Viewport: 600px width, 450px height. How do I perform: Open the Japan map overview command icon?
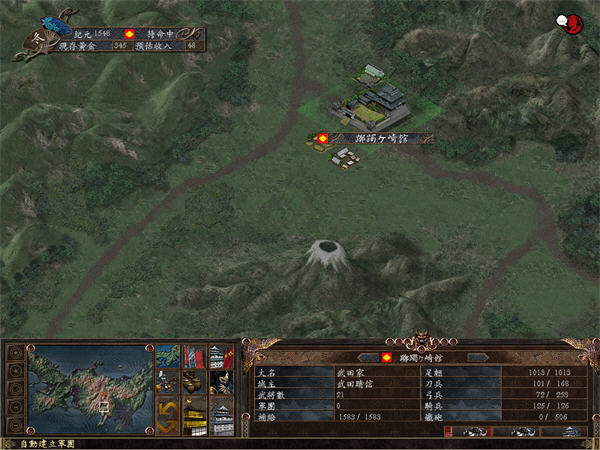167,356
